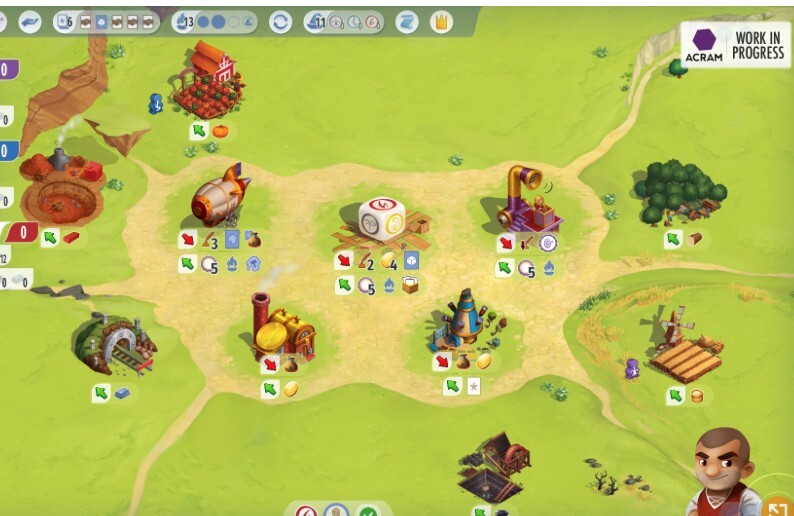Choose the railway tunnel mine building
The width and height of the screenshot is (794, 516).
pyautogui.click(x=113, y=345)
